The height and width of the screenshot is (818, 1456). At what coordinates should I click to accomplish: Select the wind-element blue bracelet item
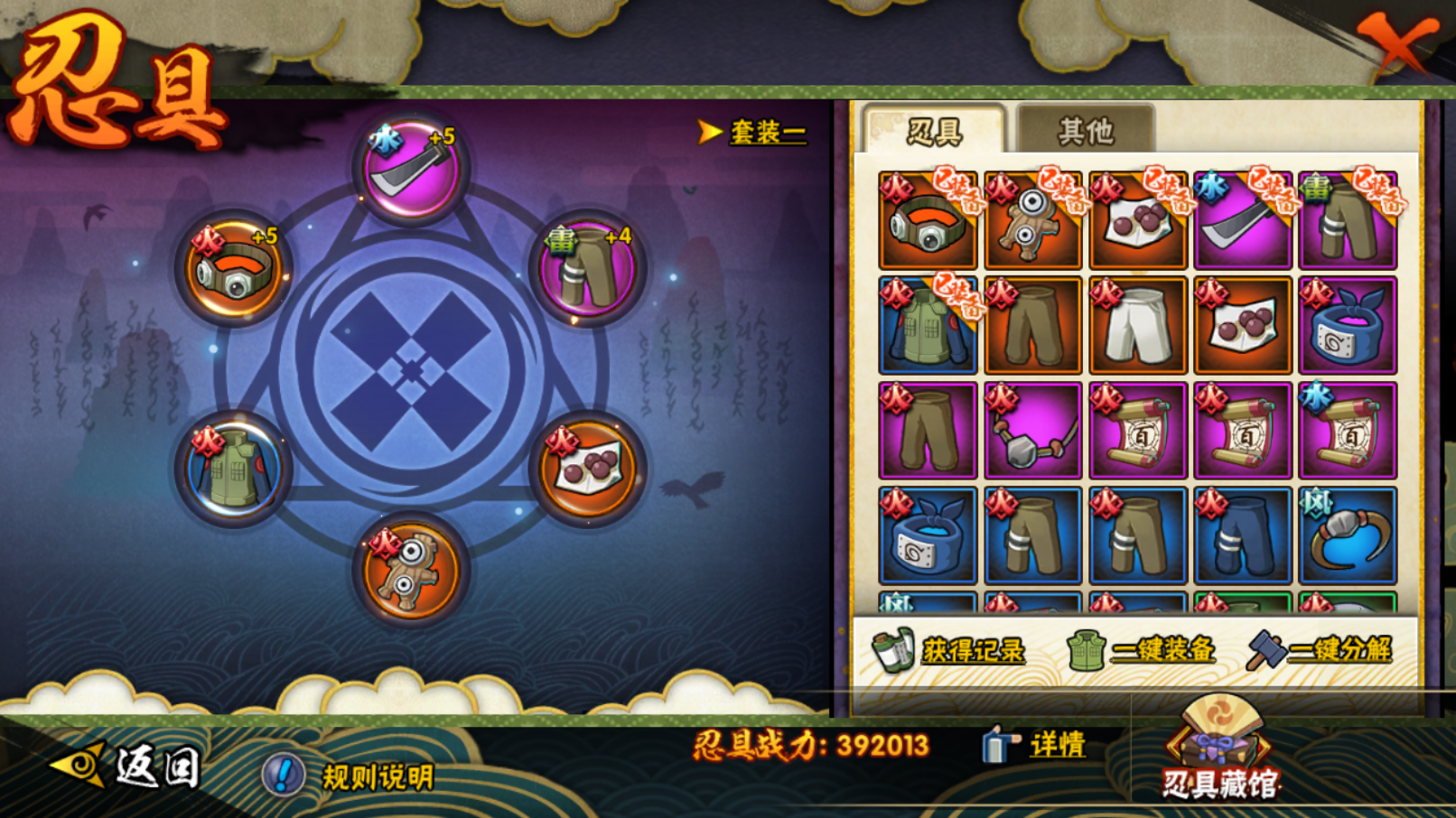tap(1347, 535)
